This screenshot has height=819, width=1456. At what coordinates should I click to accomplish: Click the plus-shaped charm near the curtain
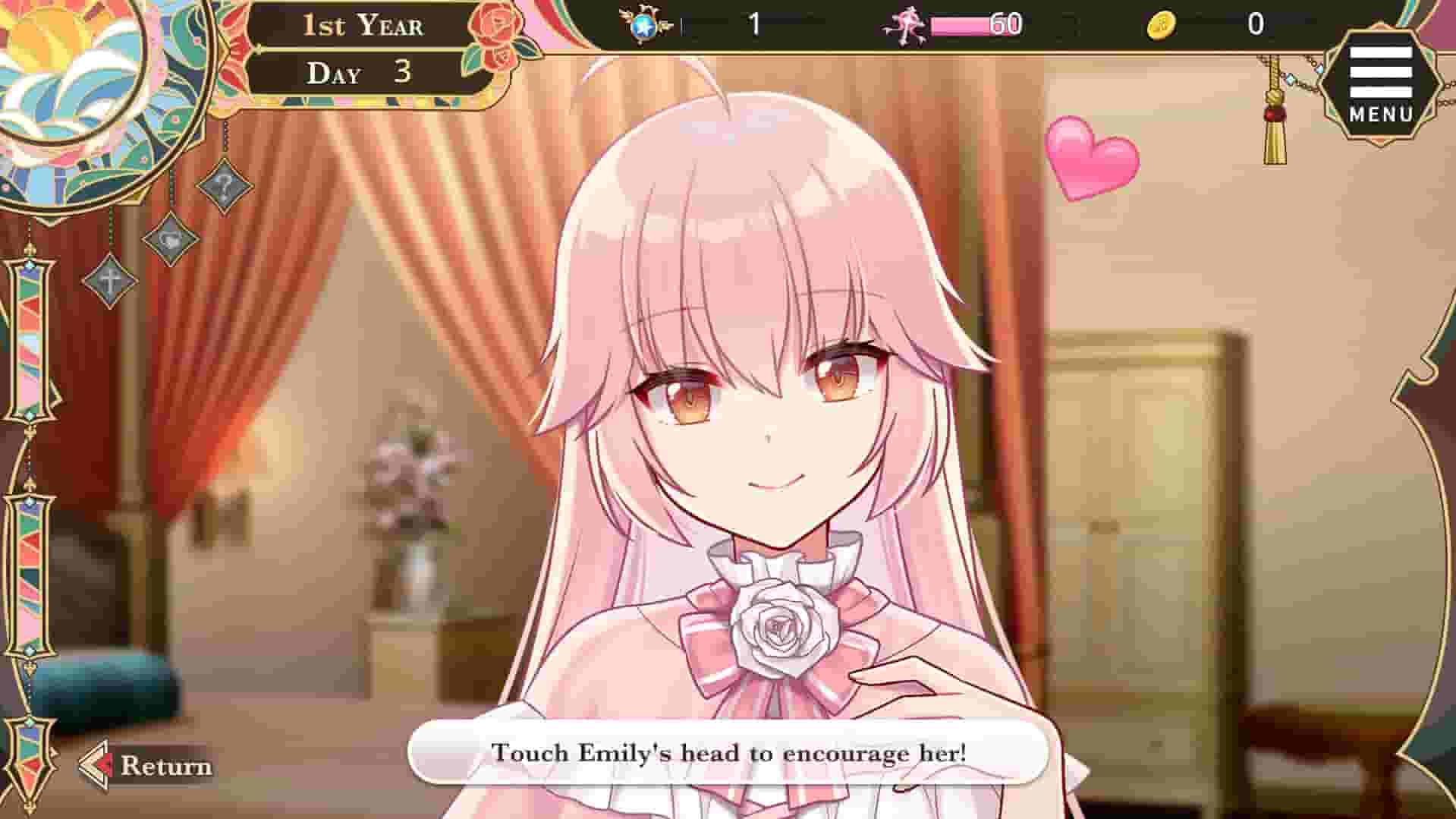pos(109,281)
